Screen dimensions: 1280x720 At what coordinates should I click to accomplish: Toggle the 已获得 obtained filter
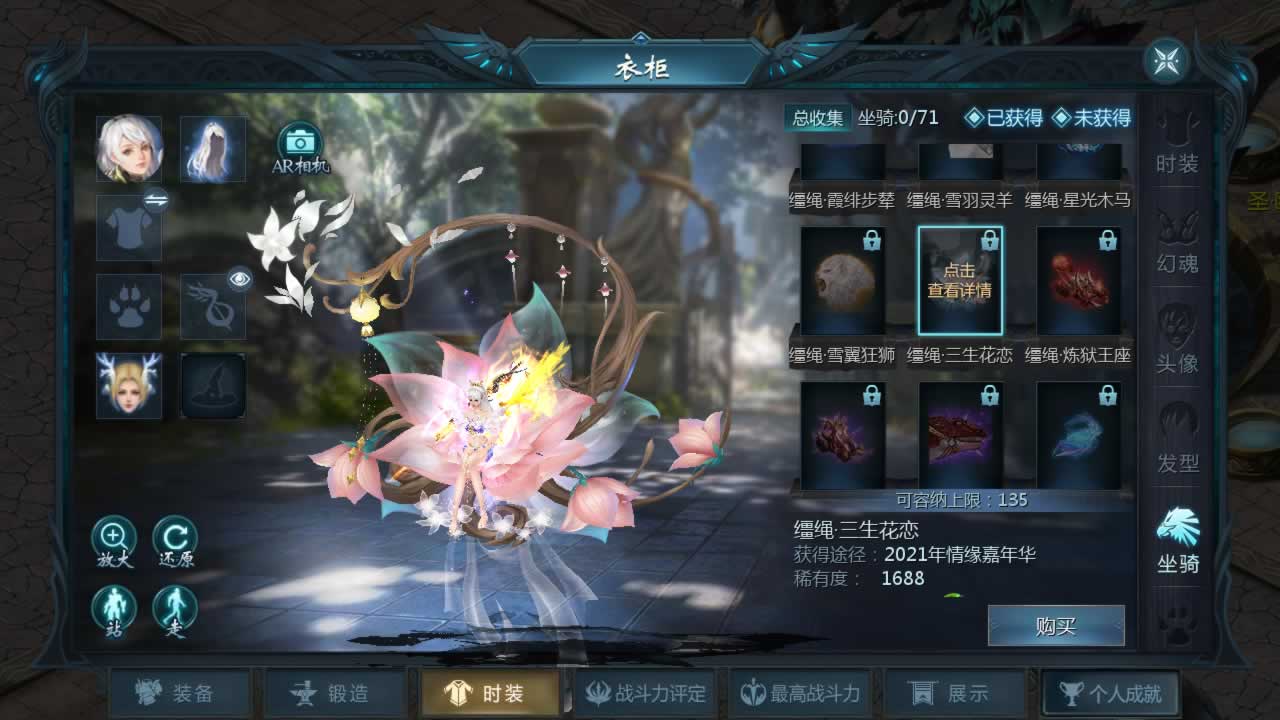(1003, 118)
